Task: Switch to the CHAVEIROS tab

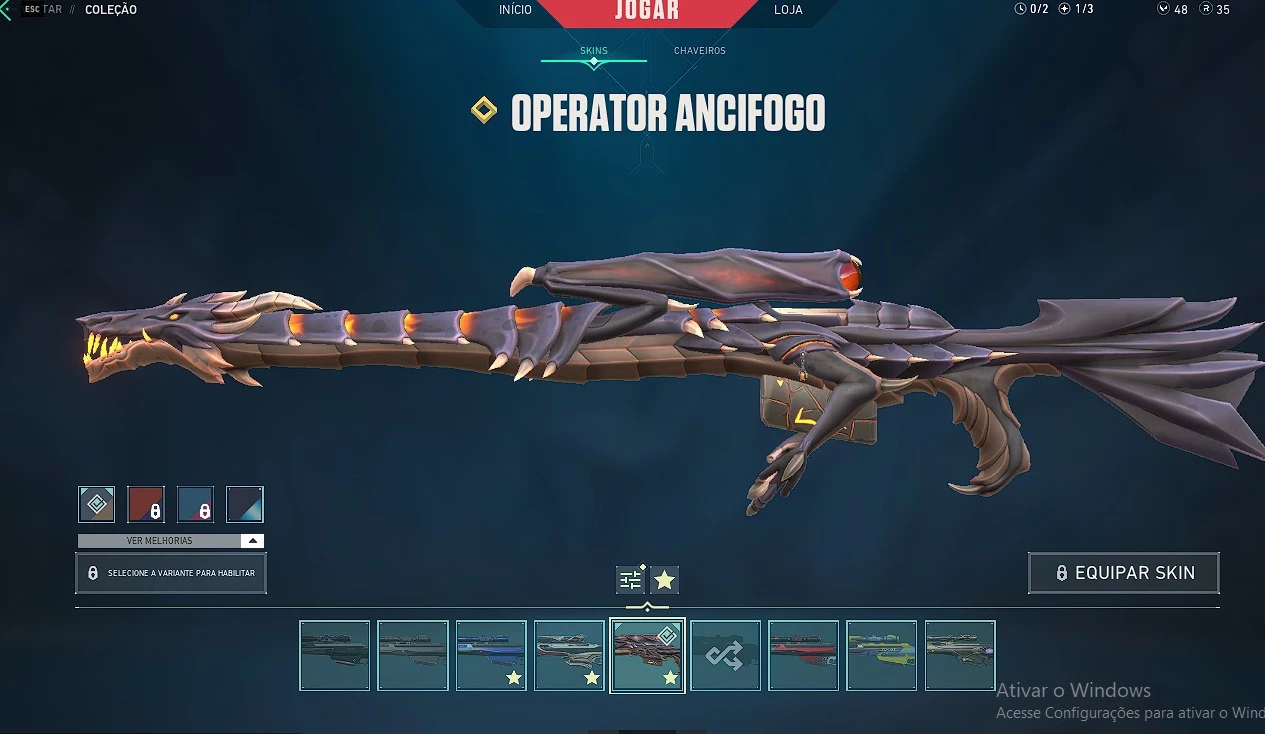Action: pos(699,50)
